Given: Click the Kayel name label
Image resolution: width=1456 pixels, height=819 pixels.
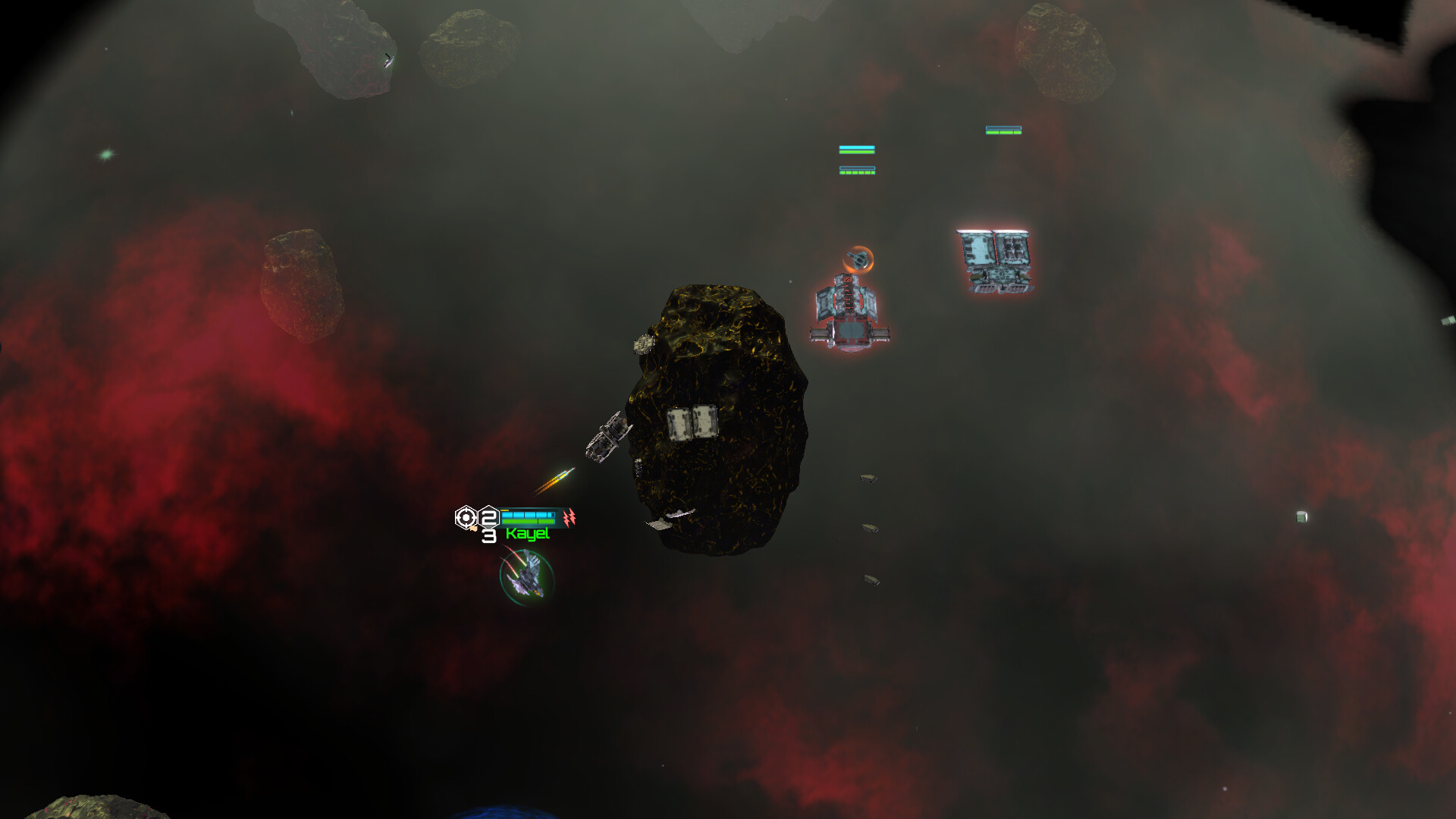Looking at the screenshot, I should pyautogui.click(x=529, y=535).
